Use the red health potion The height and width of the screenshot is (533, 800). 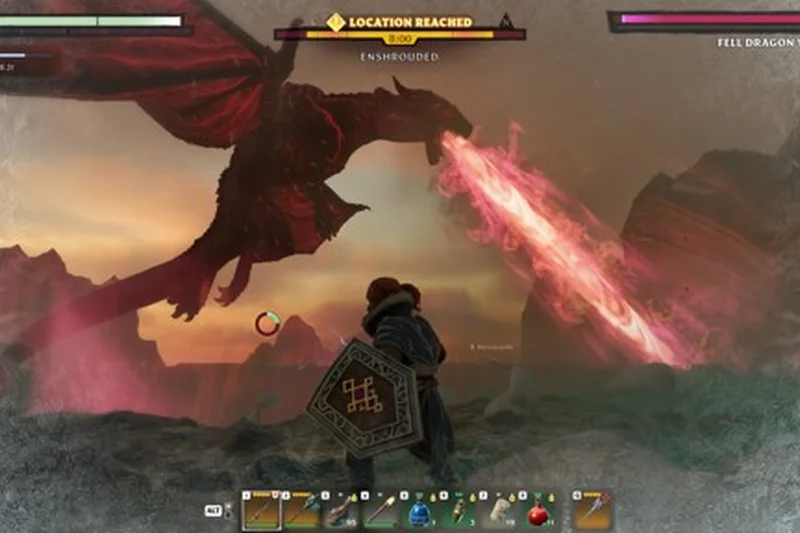(540, 511)
